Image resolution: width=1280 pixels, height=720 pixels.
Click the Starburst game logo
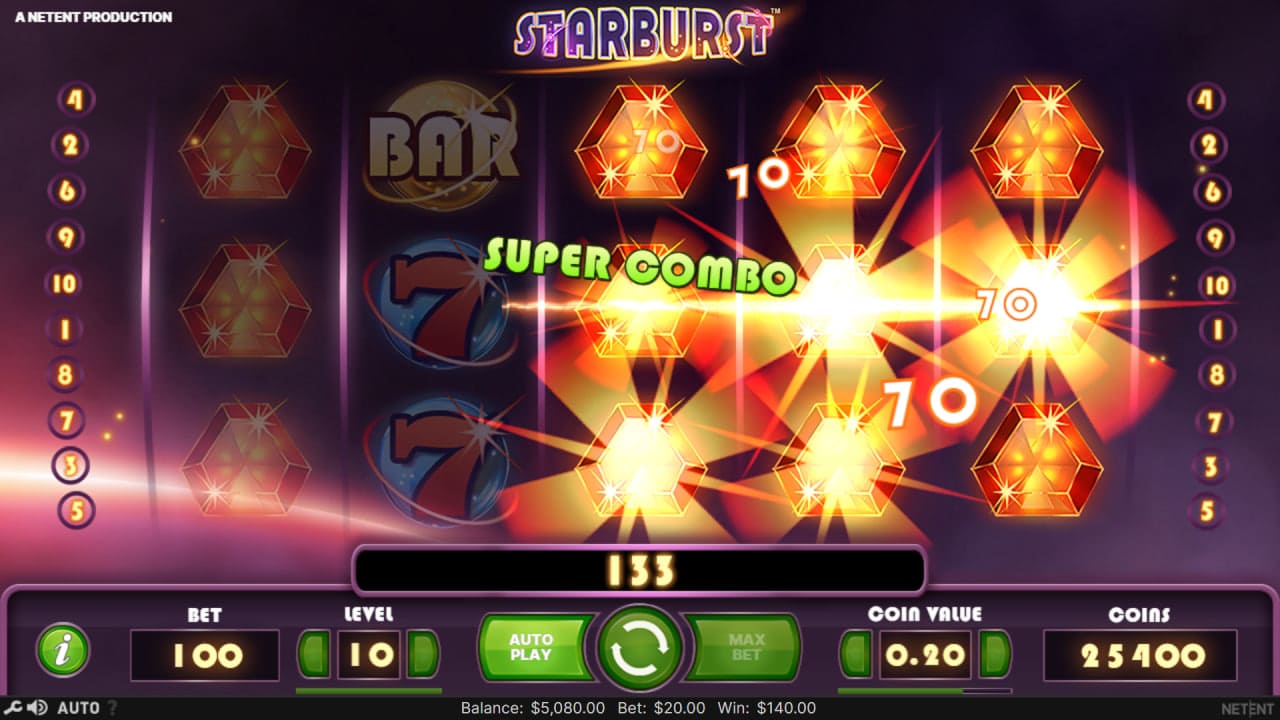point(640,33)
